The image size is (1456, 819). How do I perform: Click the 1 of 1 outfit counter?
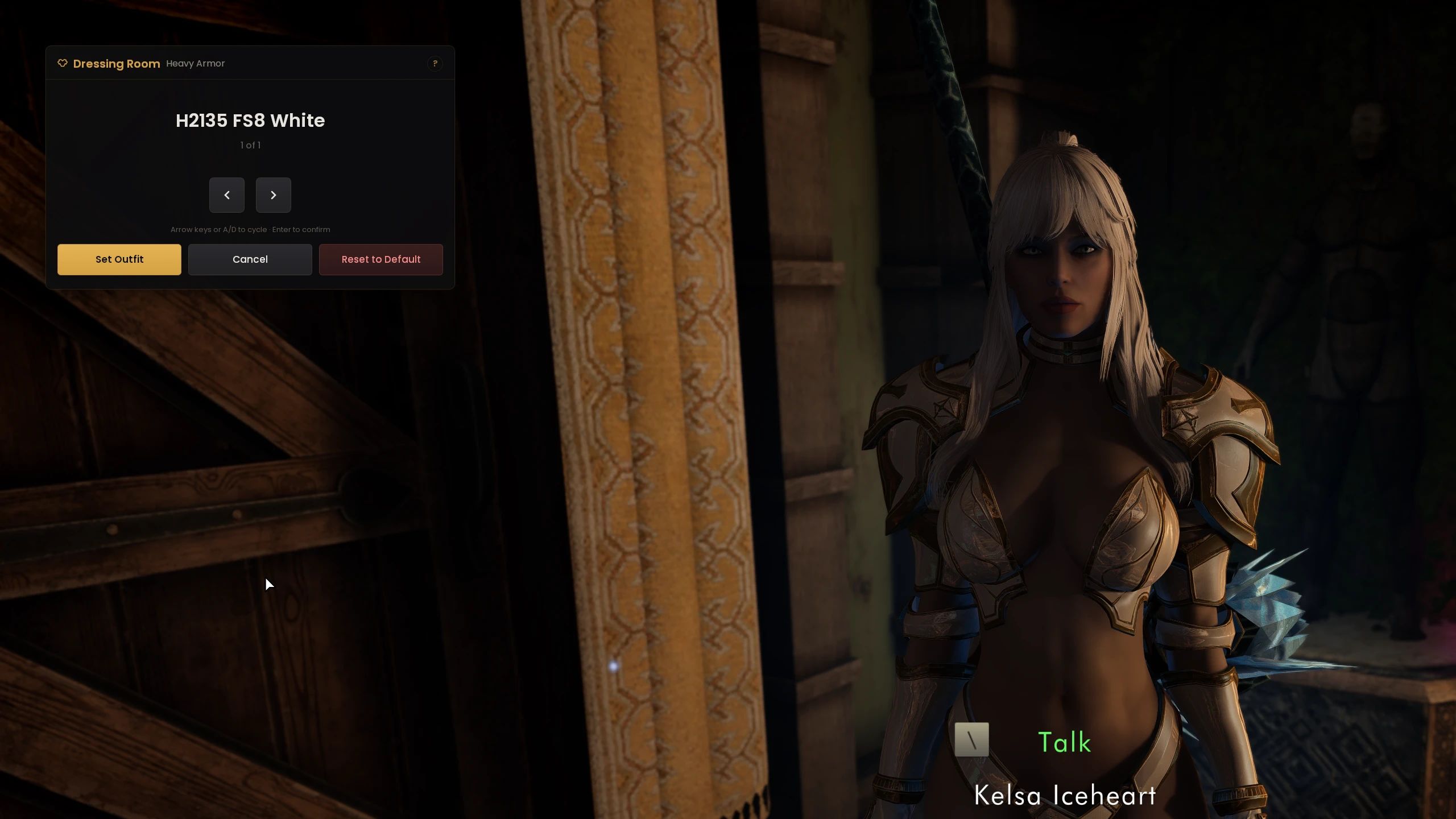(250, 145)
